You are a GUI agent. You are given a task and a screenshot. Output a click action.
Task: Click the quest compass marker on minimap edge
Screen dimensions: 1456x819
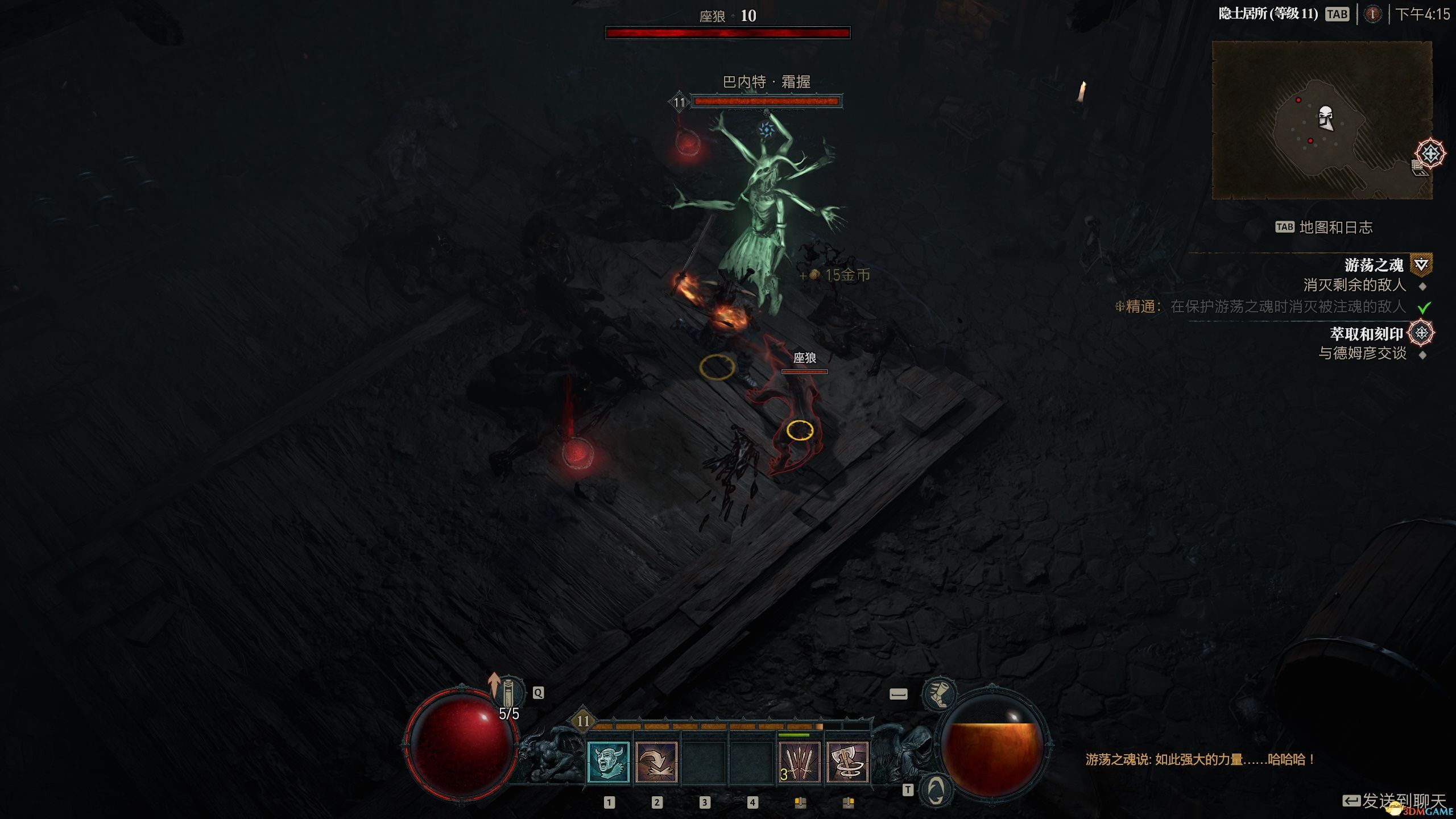click(x=1430, y=154)
